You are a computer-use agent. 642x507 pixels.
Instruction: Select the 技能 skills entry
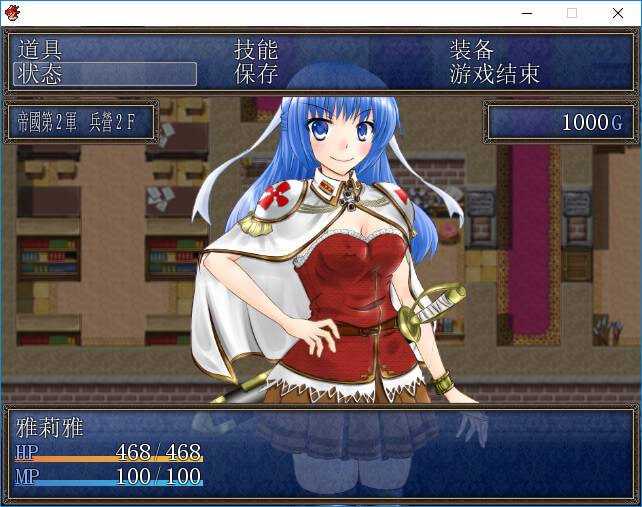[256, 50]
